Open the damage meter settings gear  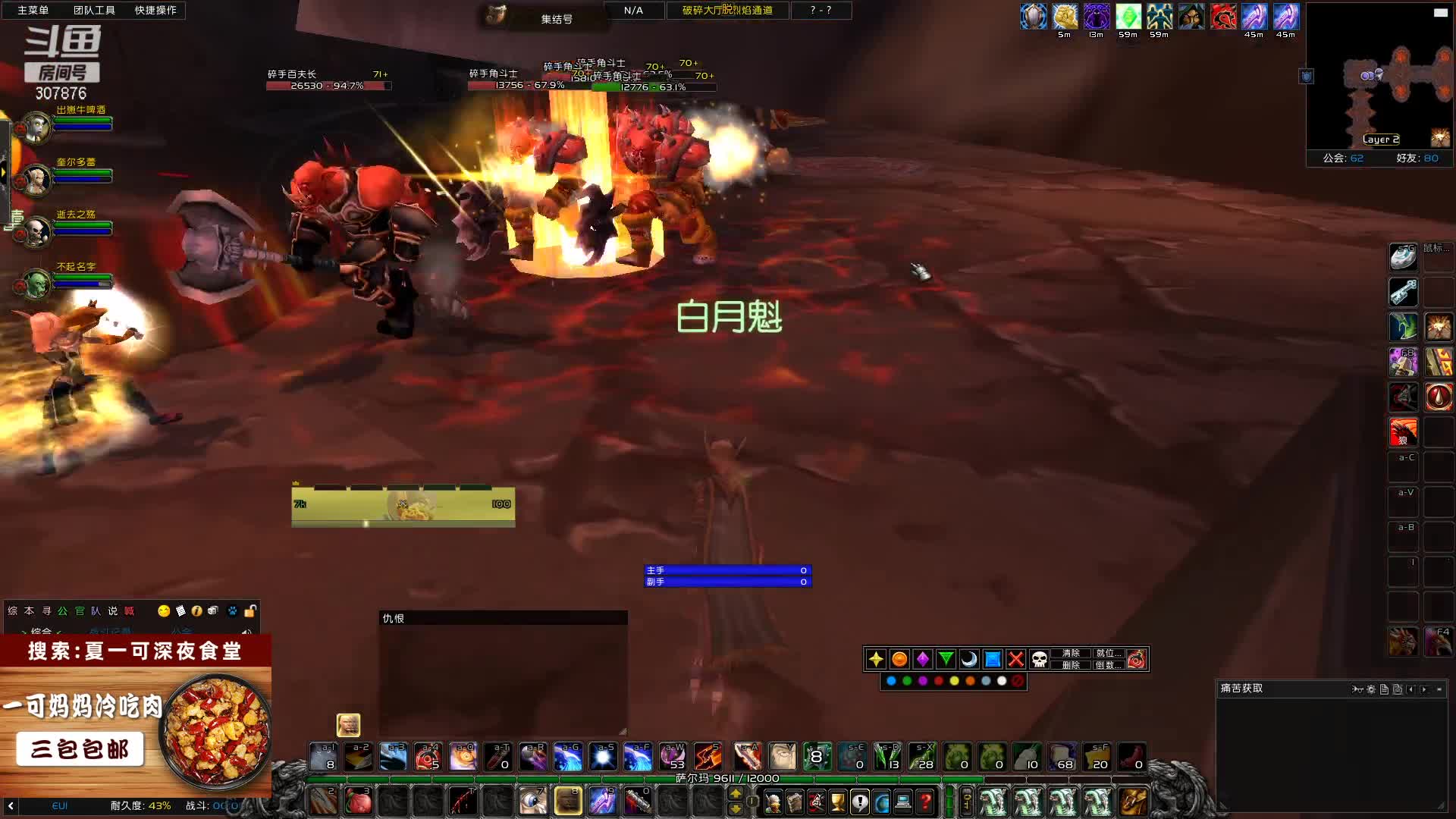[1371, 689]
